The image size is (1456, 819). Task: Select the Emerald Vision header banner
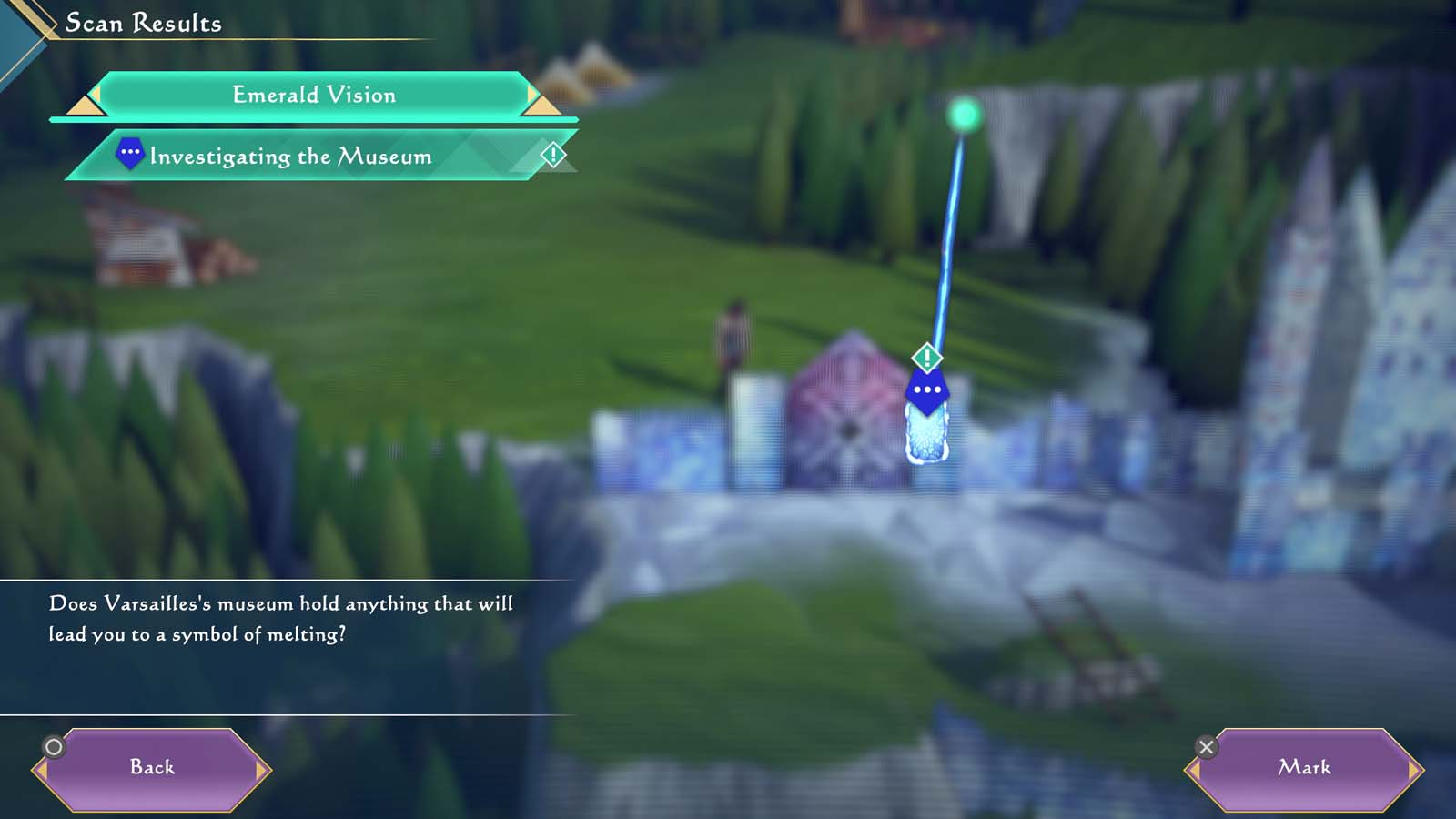click(x=314, y=95)
